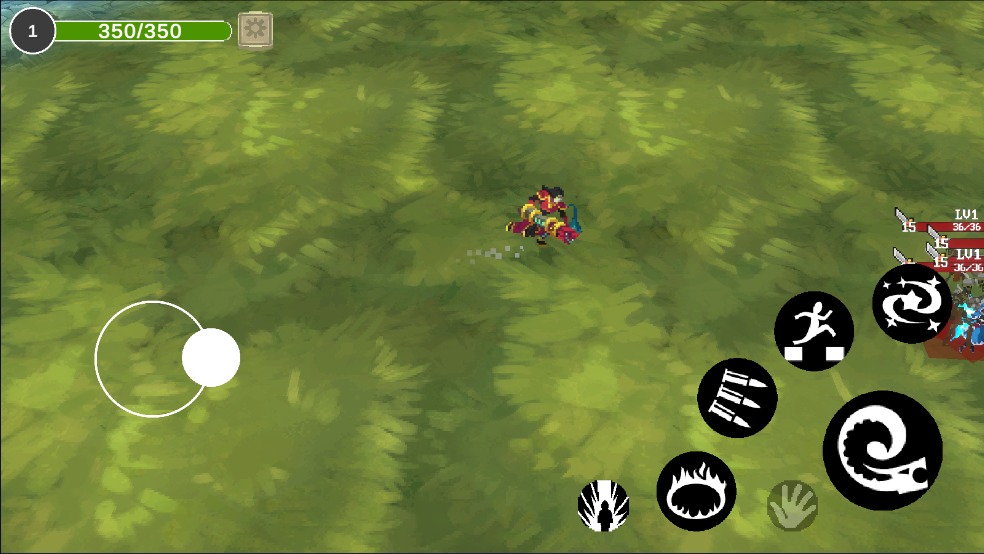Activate the swirling wave attack ability
The image size is (984, 554).
pos(882,450)
